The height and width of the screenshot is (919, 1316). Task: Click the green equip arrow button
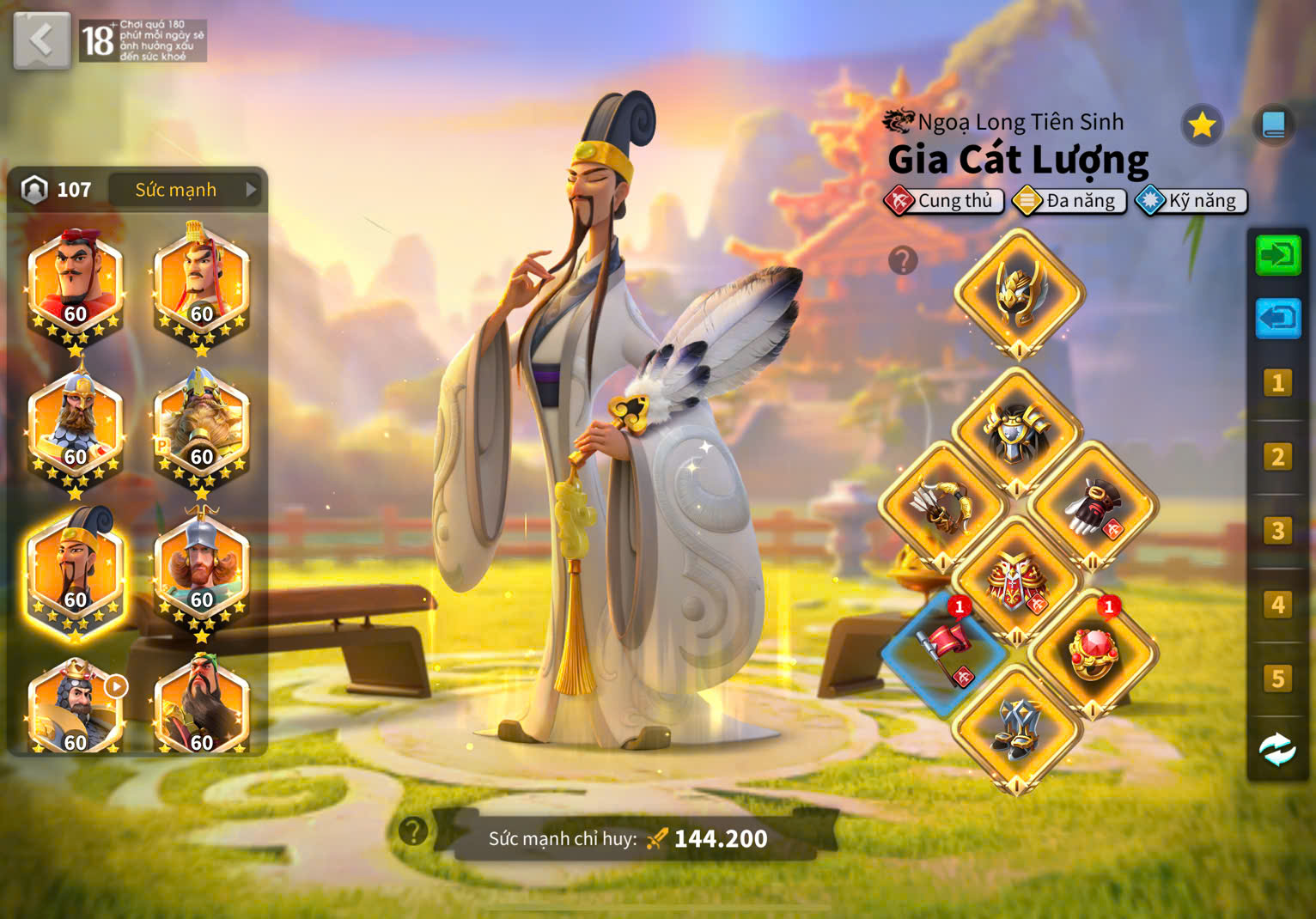click(x=1277, y=255)
